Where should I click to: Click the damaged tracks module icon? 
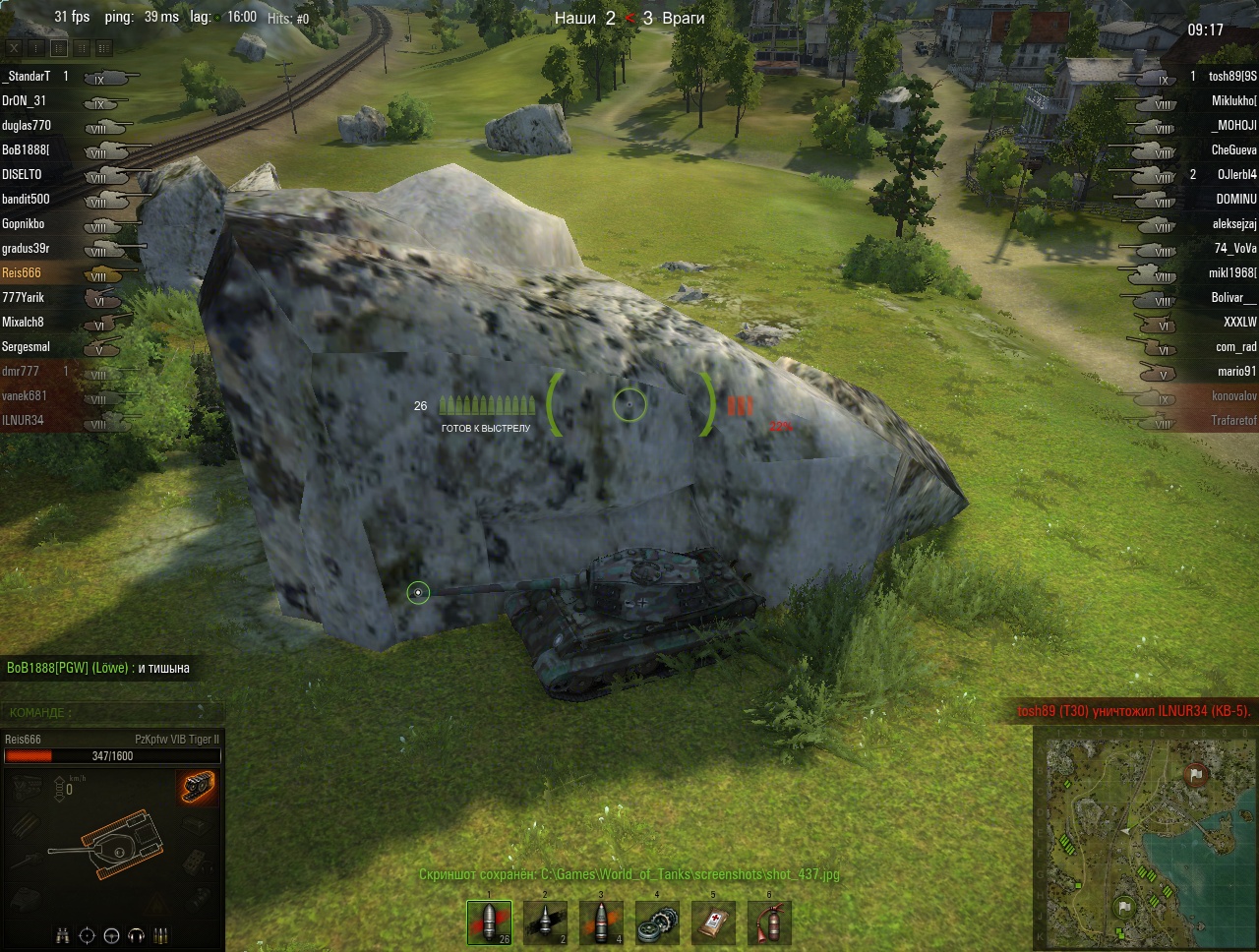(x=198, y=787)
